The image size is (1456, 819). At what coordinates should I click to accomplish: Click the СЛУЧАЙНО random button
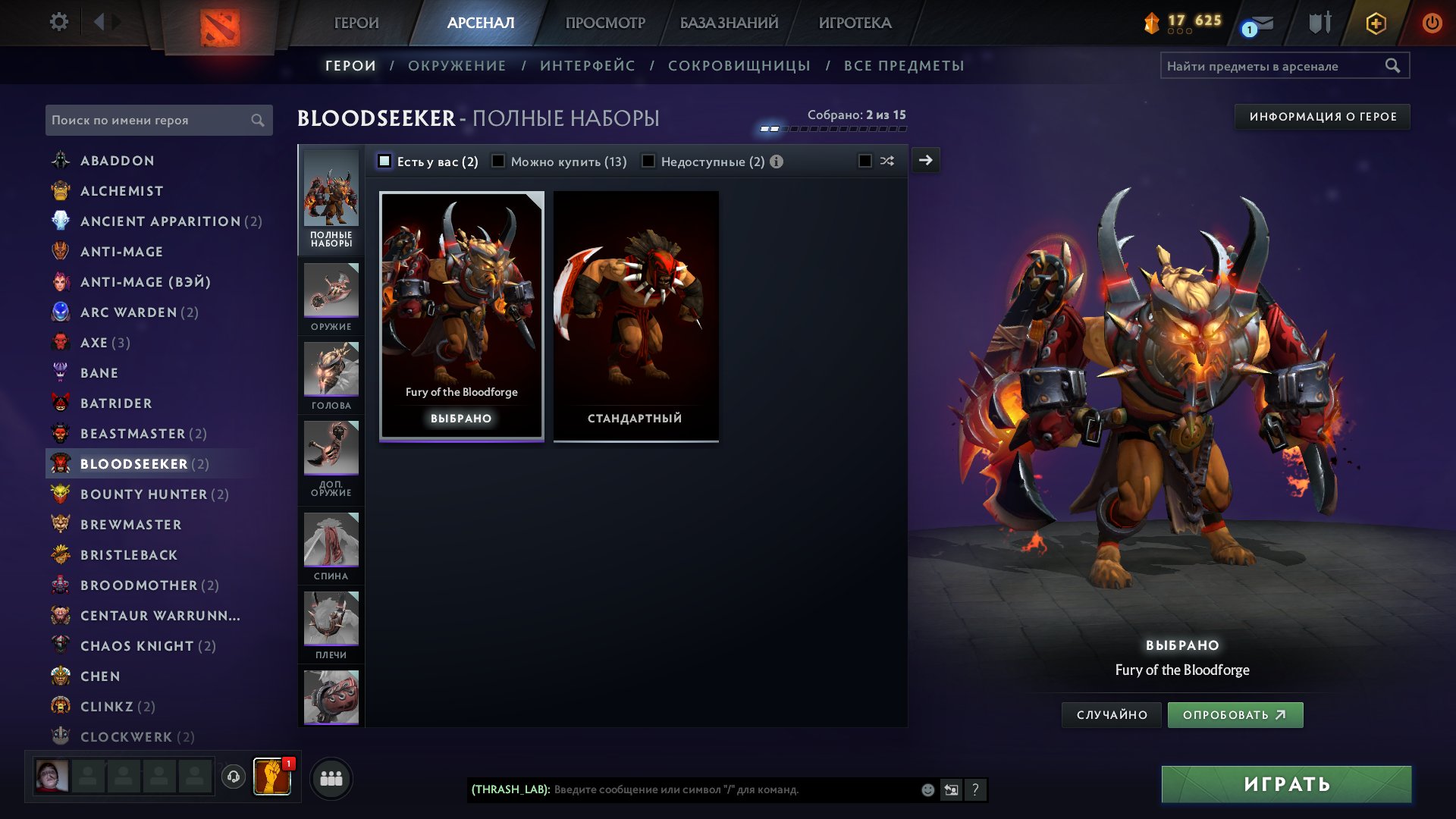pyautogui.click(x=1112, y=715)
